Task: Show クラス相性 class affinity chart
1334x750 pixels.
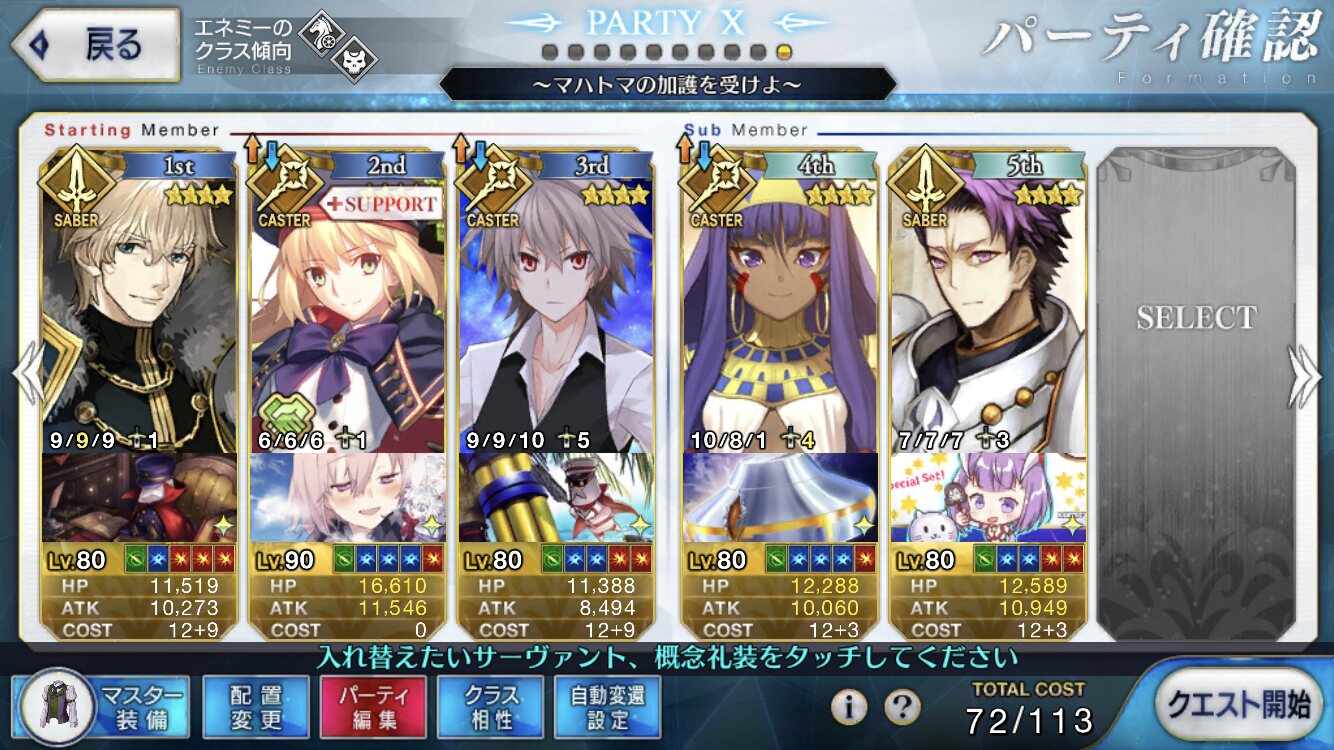Action: click(x=490, y=705)
